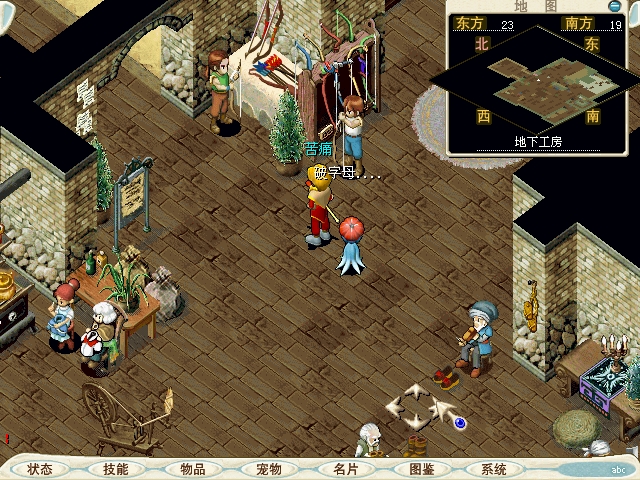Minimize the 地图 map panel
The image size is (640, 480).
[x=614, y=6]
